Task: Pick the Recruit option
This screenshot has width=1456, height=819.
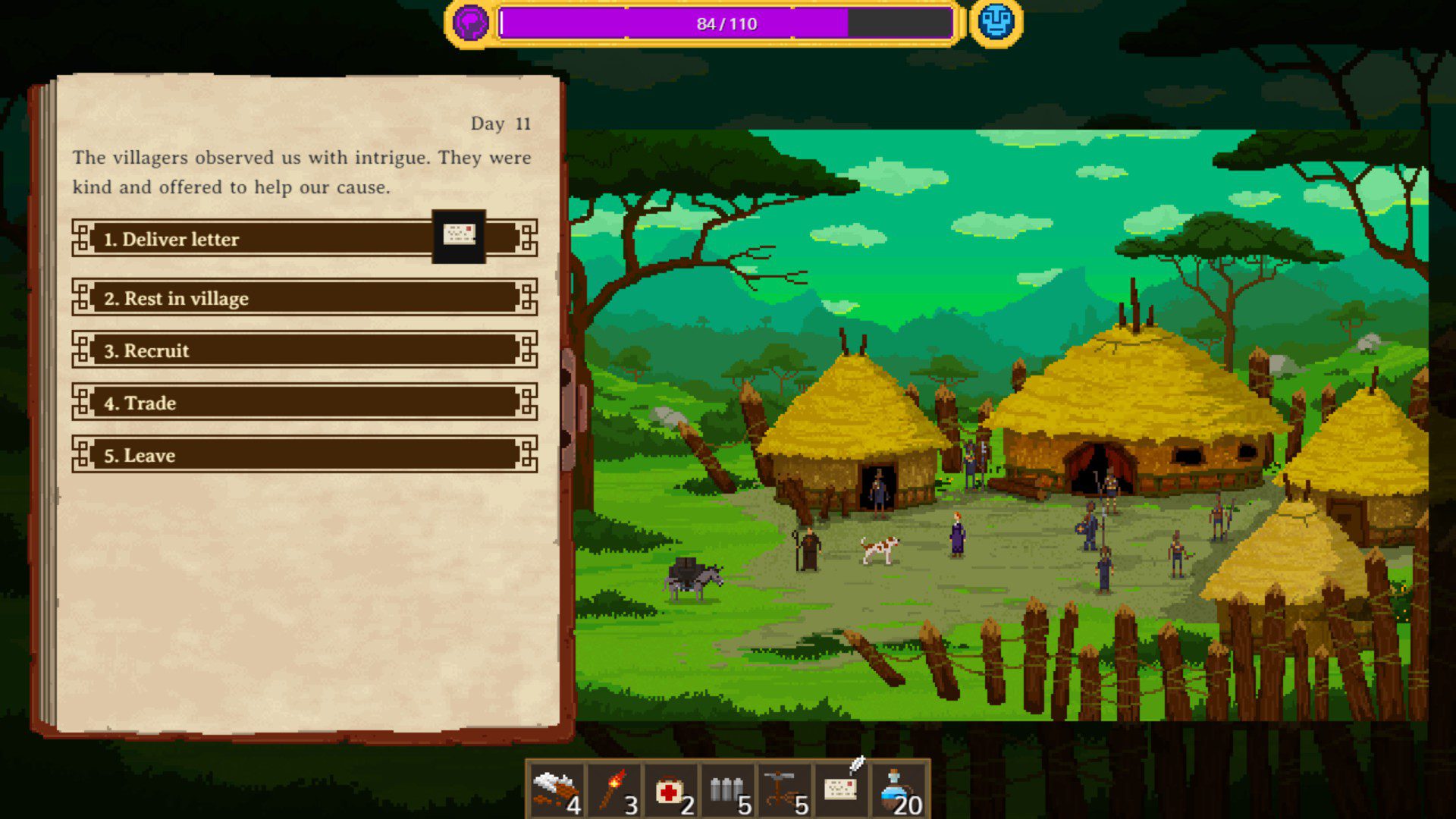Action: click(303, 350)
